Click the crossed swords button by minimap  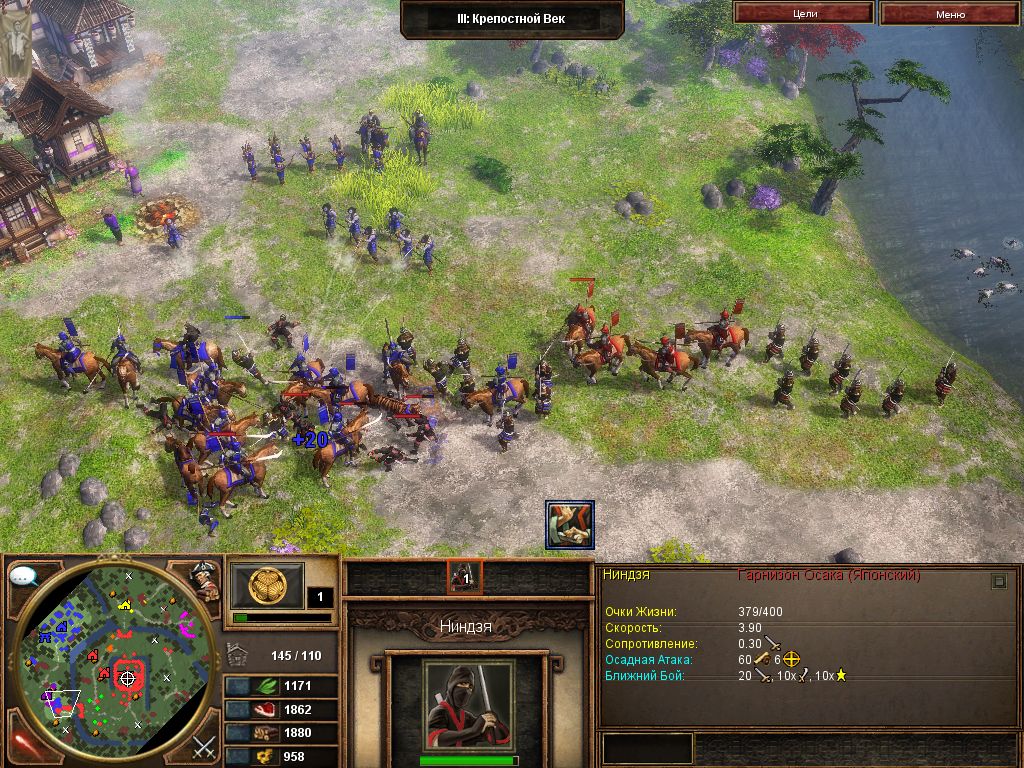[204, 744]
